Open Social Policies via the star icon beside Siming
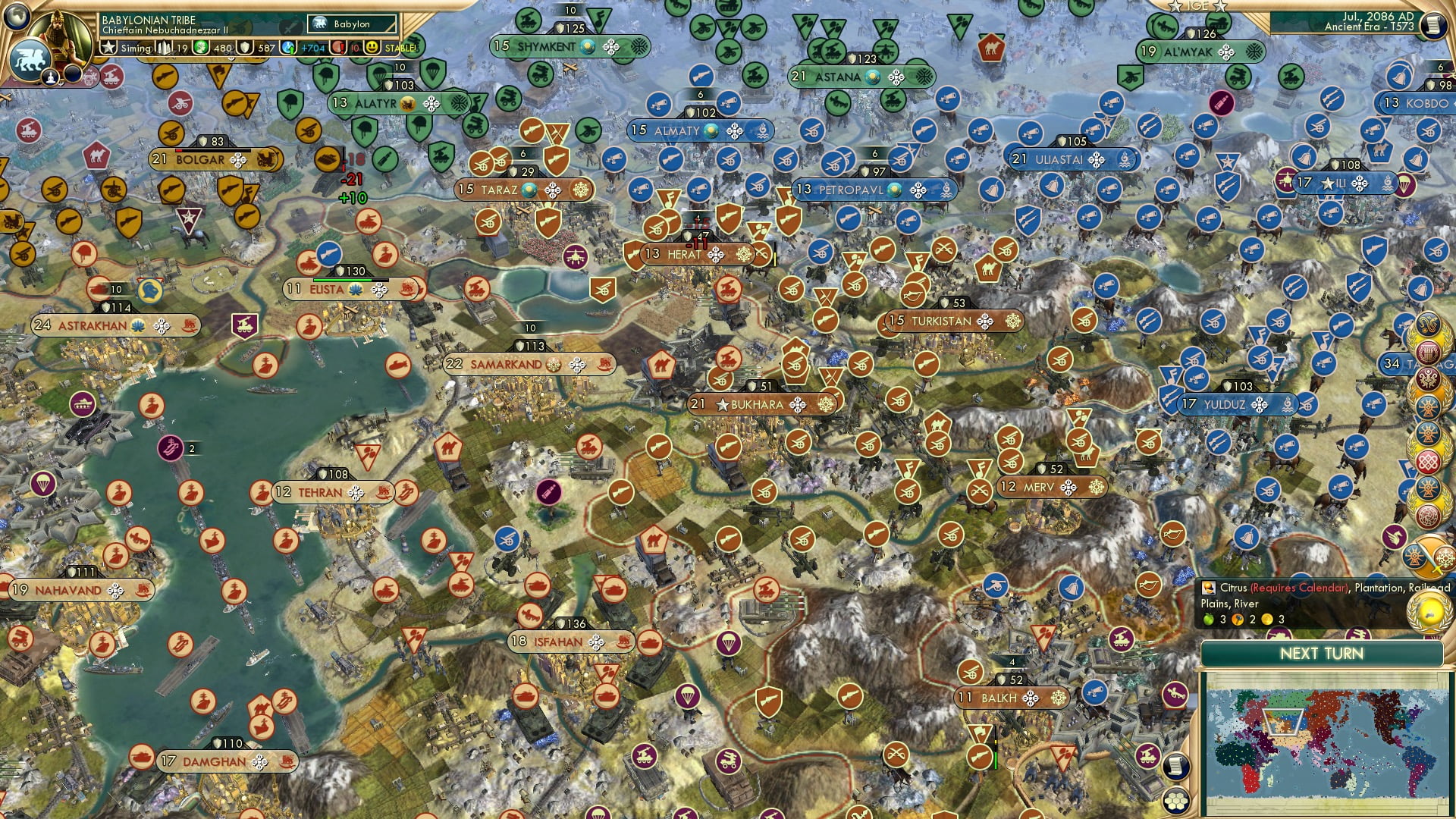 (x=108, y=48)
